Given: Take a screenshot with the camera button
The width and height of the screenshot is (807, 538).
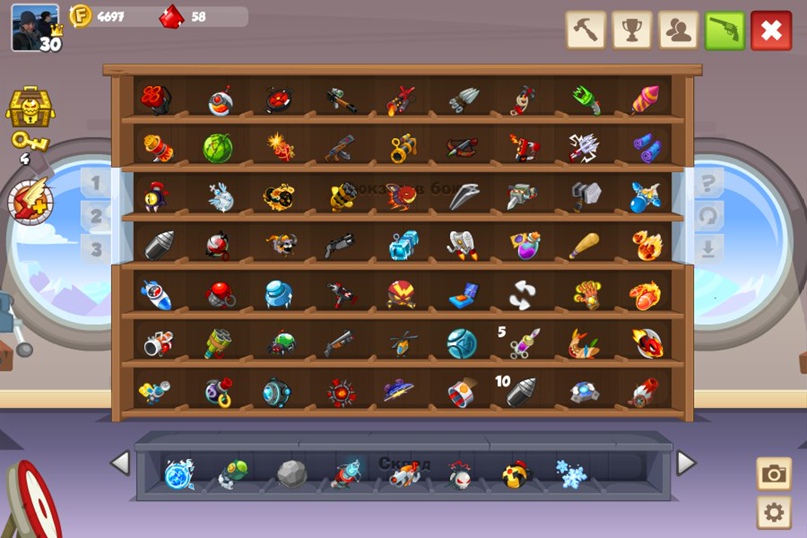Looking at the screenshot, I should tap(773, 474).
